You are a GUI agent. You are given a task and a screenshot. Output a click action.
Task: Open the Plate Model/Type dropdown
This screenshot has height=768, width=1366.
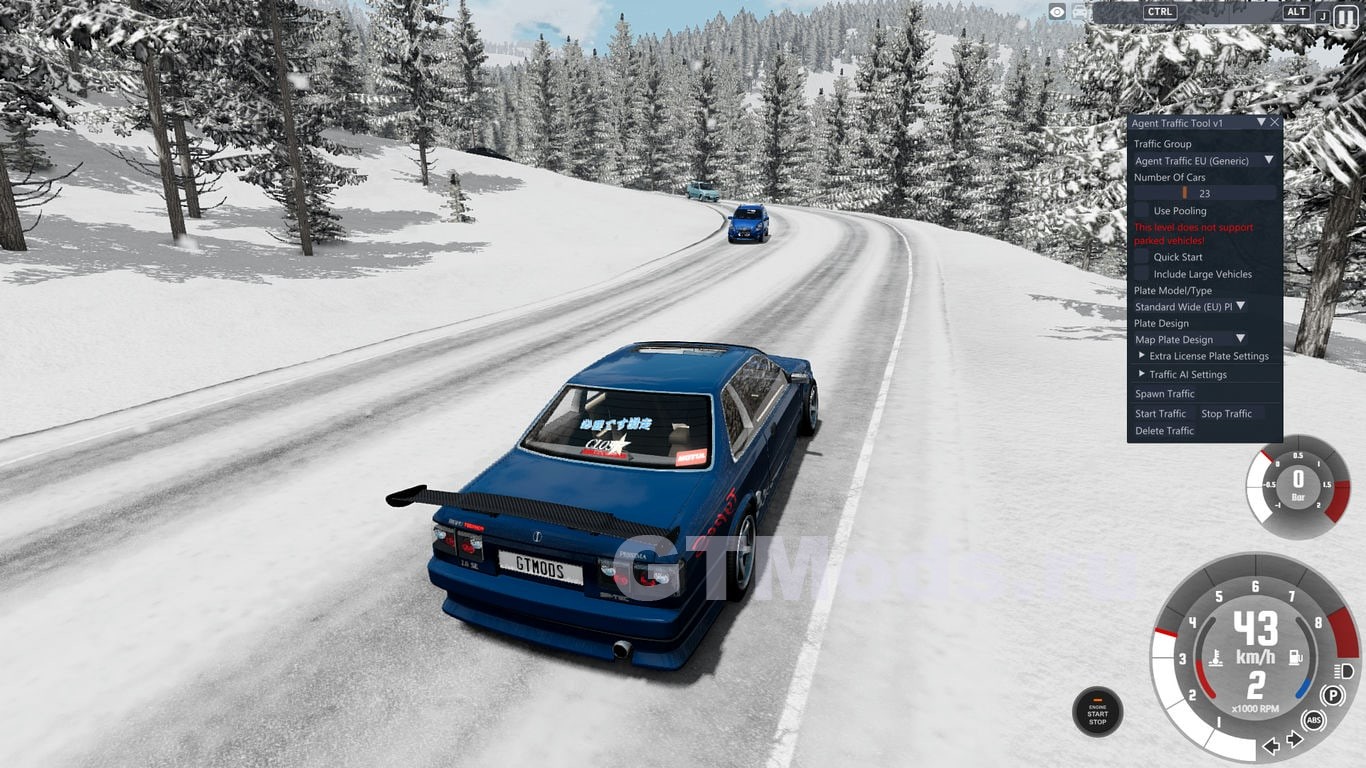pos(1190,307)
